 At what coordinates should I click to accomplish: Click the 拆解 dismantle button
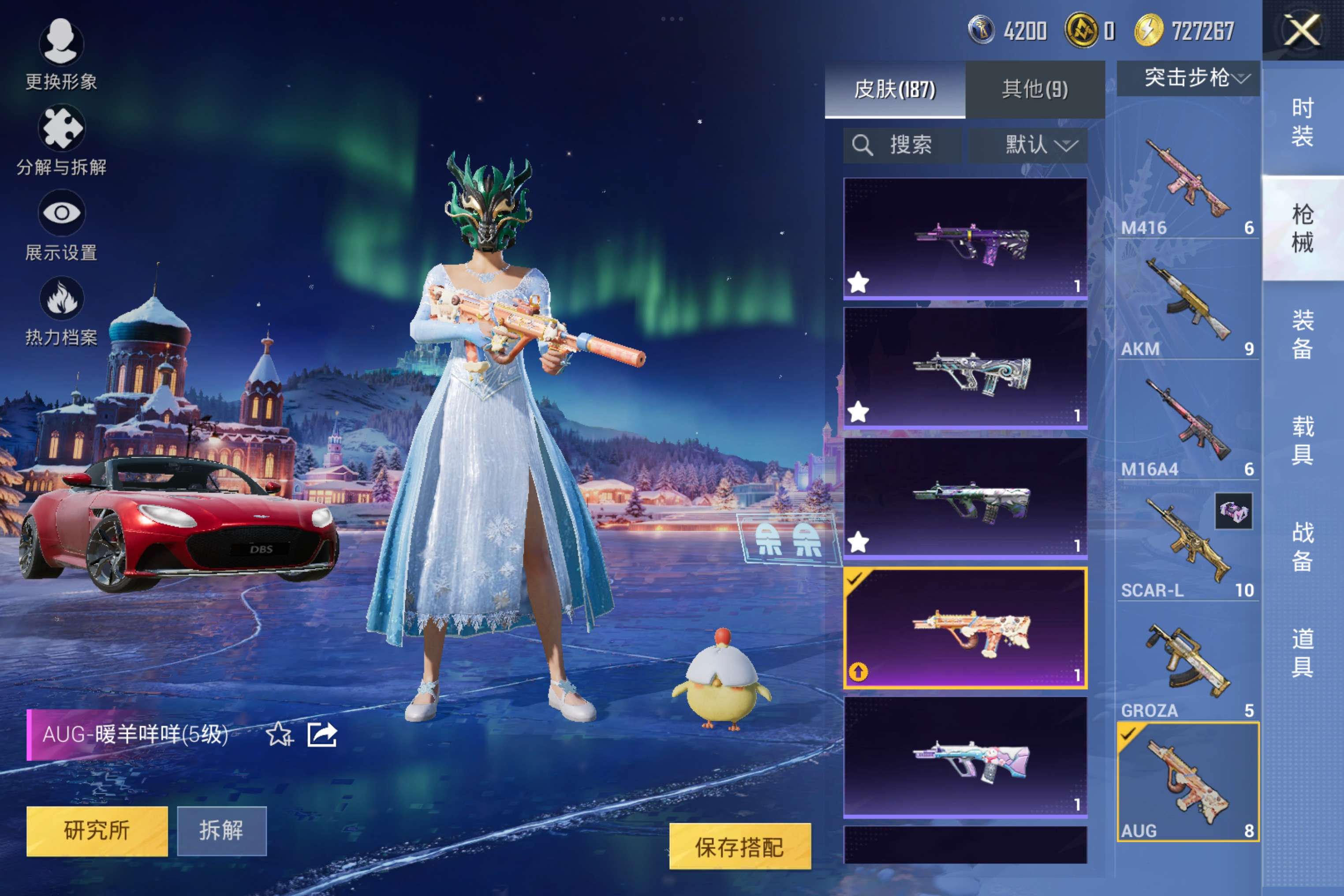pyautogui.click(x=222, y=830)
